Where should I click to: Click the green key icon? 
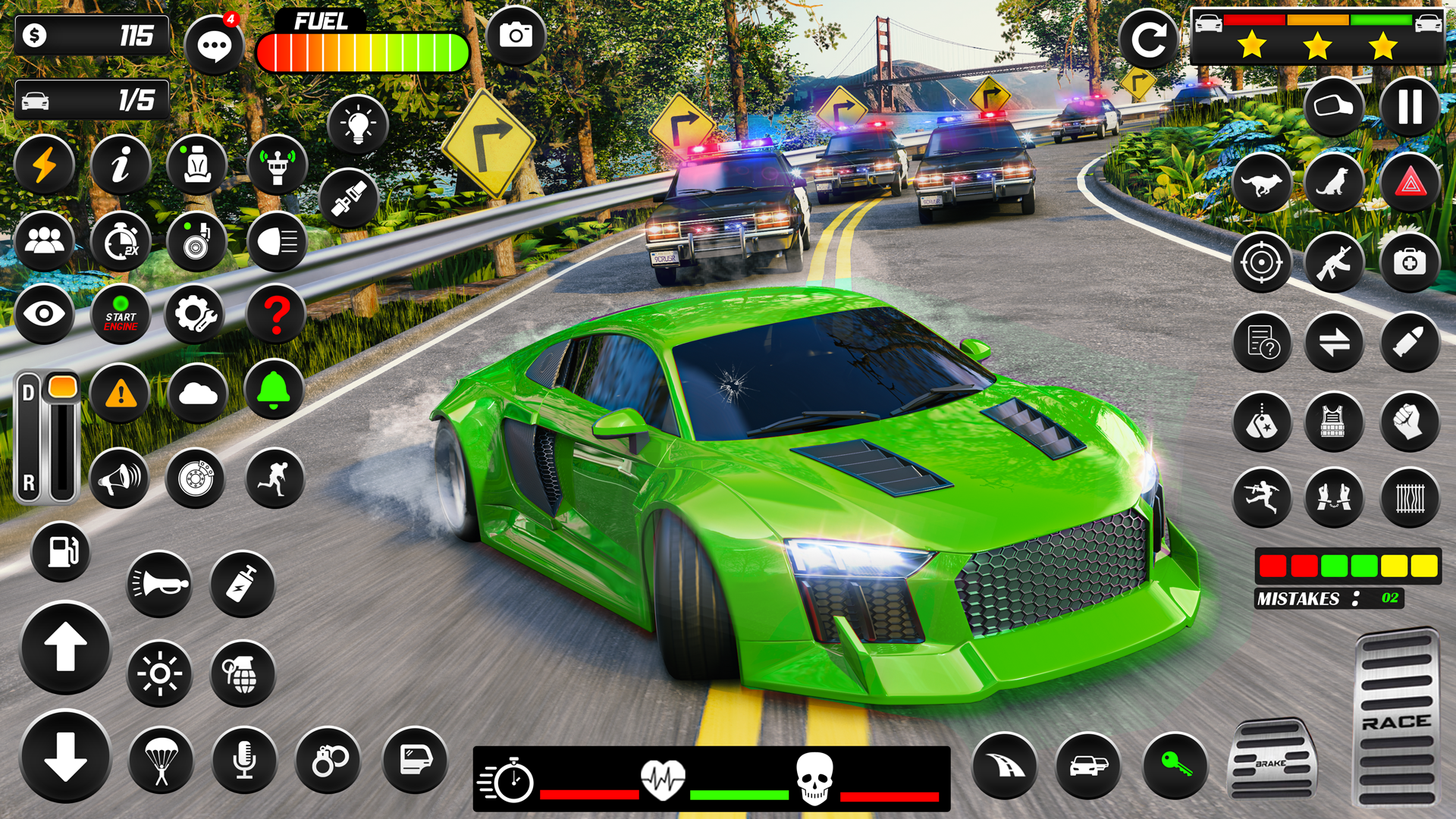coord(1174,764)
